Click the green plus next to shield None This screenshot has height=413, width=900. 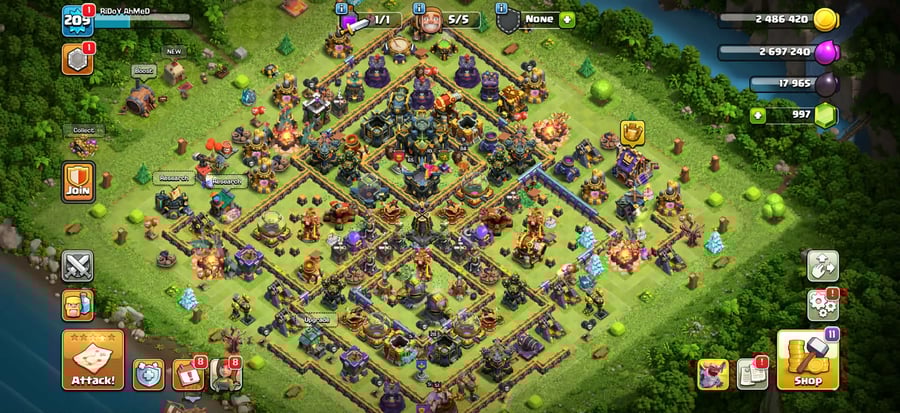[x=567, y=19]
